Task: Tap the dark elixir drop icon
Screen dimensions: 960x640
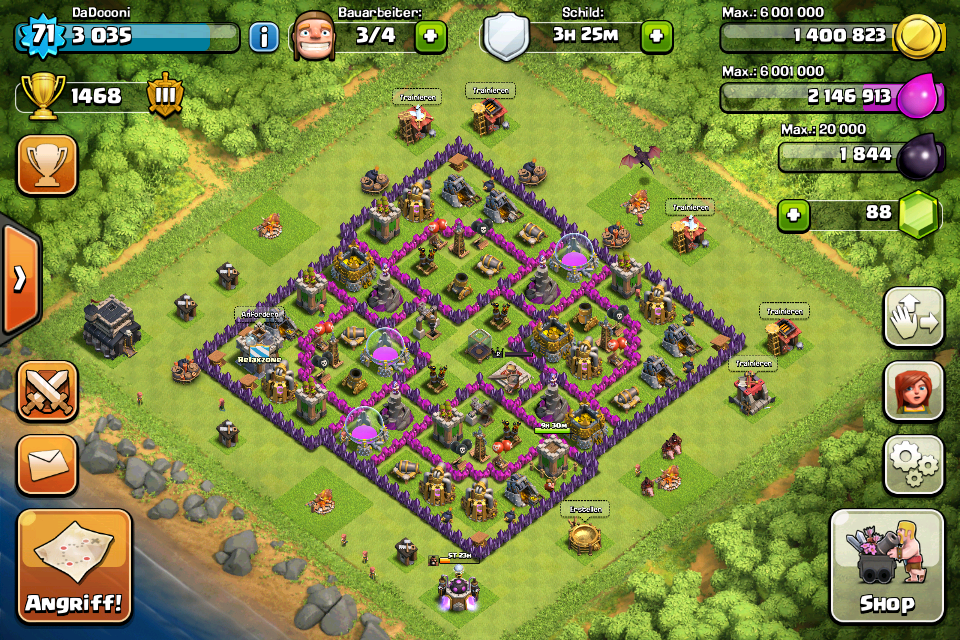Action: coord(917,155)
